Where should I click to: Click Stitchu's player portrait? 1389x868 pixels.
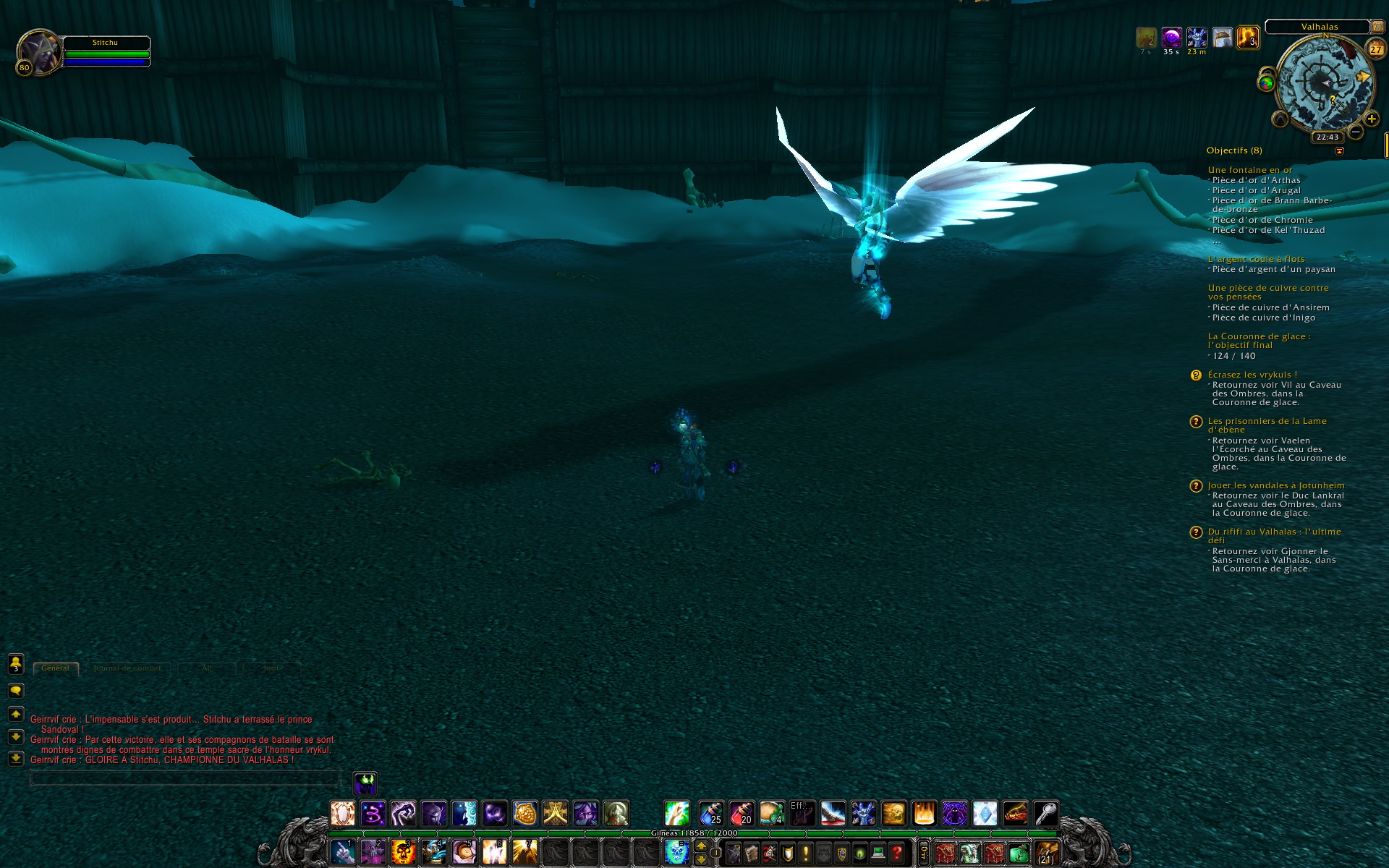click(x=38, y=53)
